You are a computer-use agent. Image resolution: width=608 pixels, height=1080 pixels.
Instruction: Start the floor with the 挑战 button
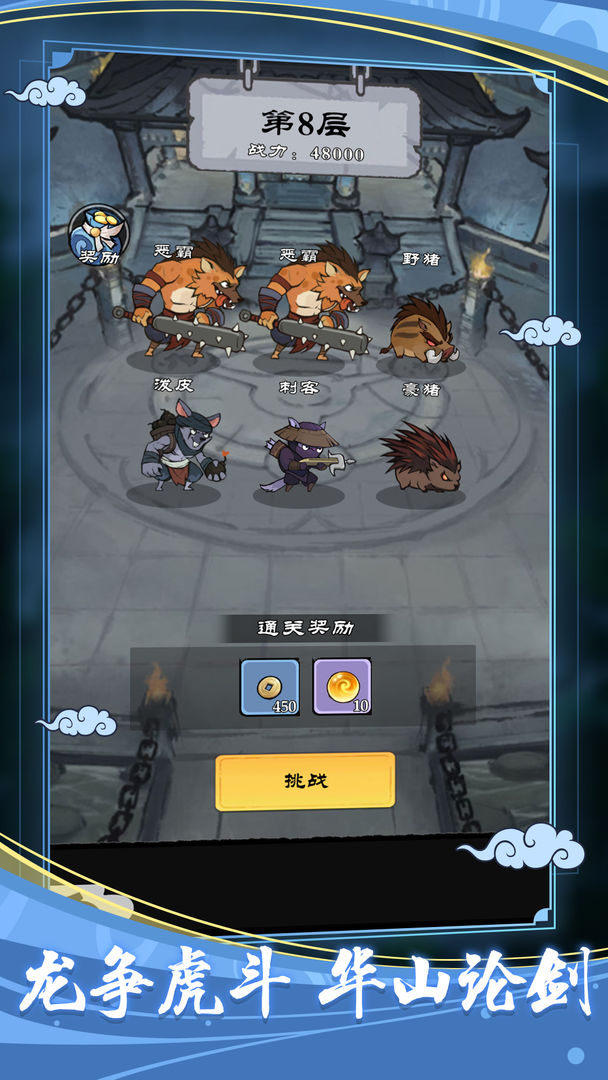(x=305, y=781)
